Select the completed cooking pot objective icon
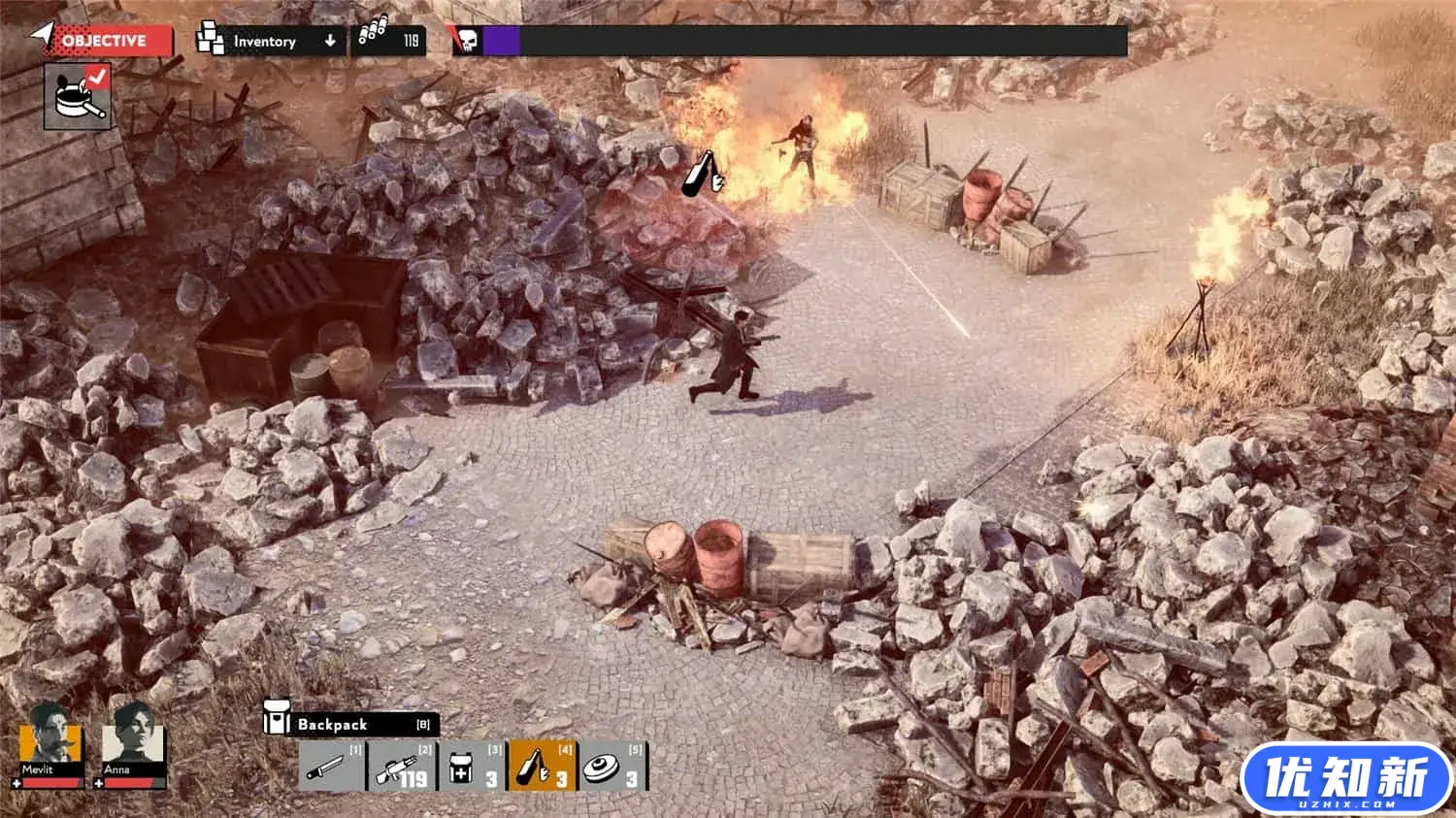 pos(78,95)
